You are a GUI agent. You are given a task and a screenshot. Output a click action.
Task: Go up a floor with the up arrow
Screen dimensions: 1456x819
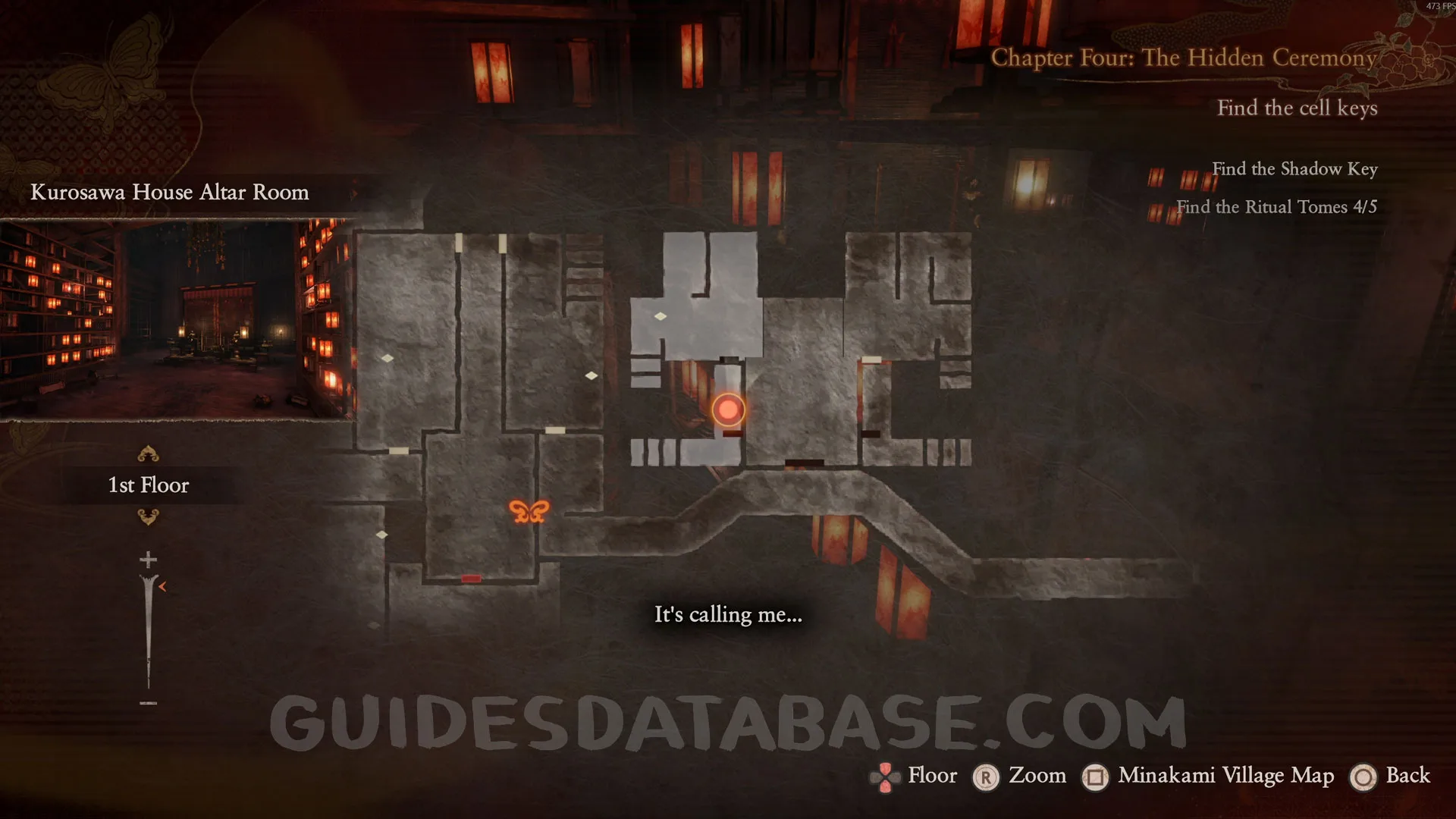(x=148, y=454)
